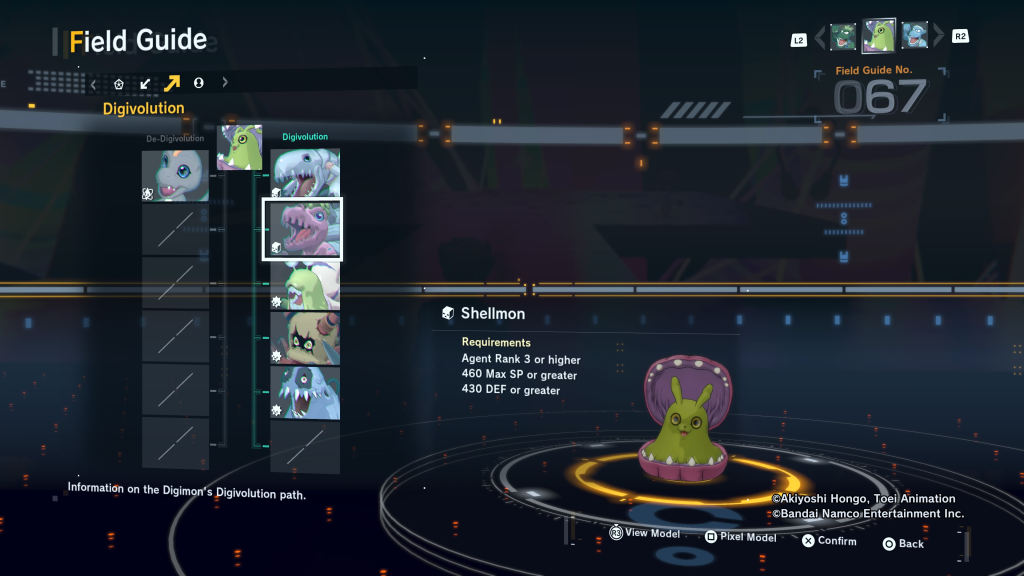Screen dimensions: 1024x576
Task: Go to the previous green ogre Field Guide entry
Action: 843,37
